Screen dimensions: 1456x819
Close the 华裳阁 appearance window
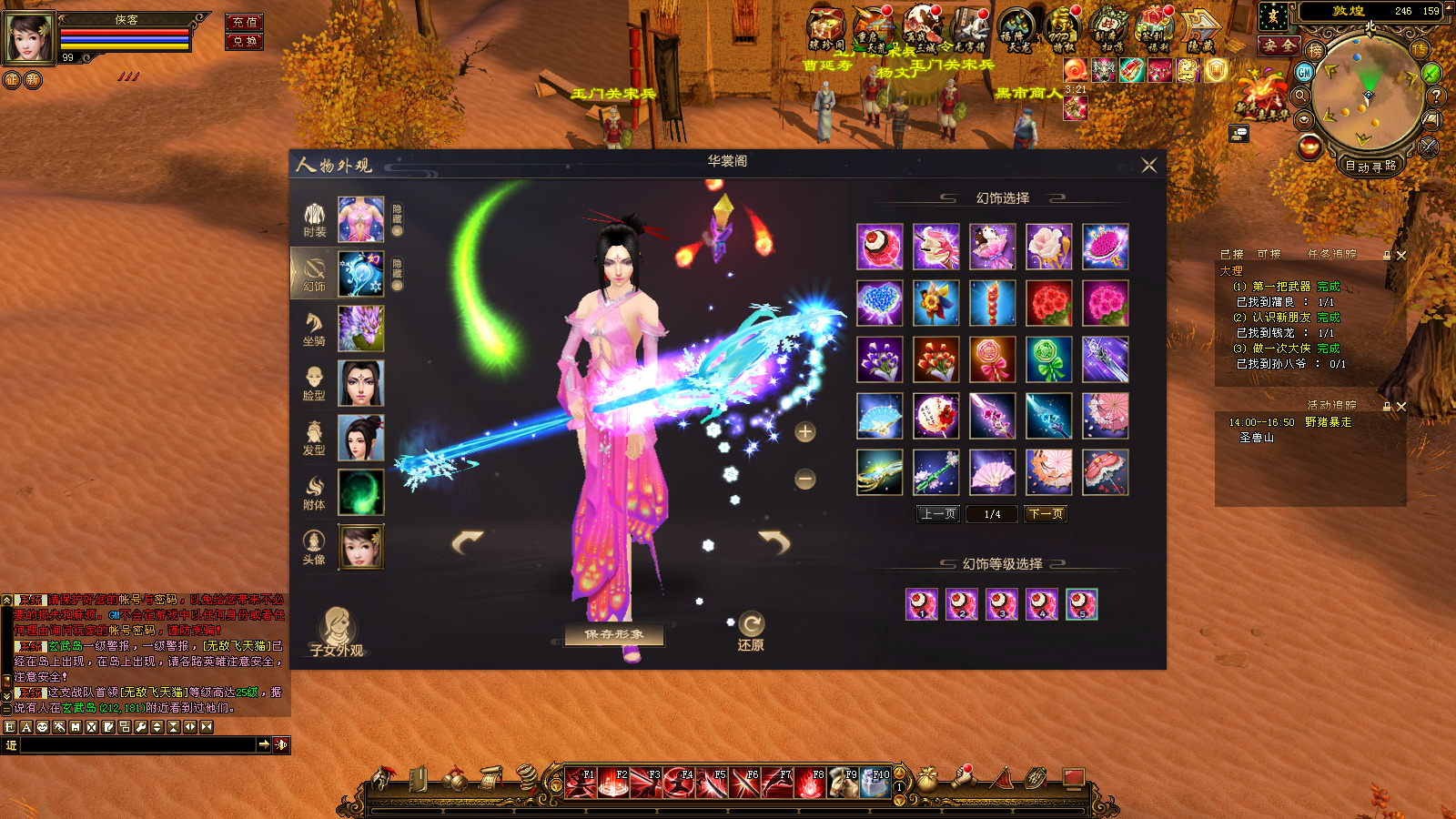click(x=1149, y=165)
